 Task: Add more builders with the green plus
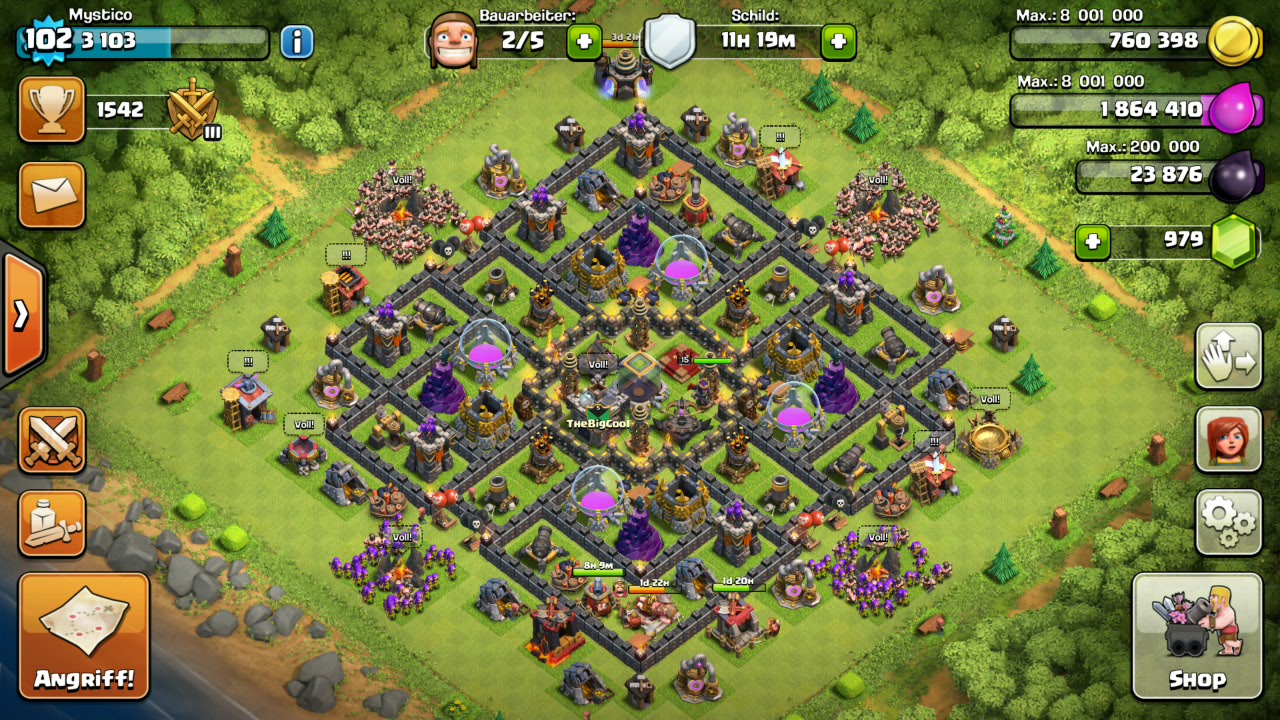pos(584,42)
